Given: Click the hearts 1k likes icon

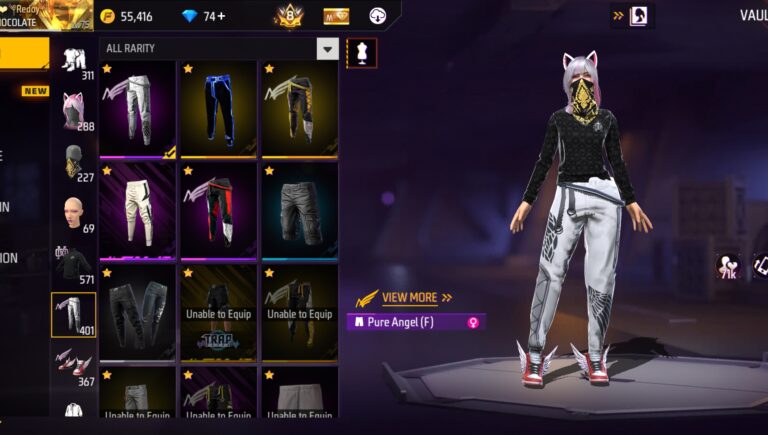Looking at the screenshot, I should (726, 267).
